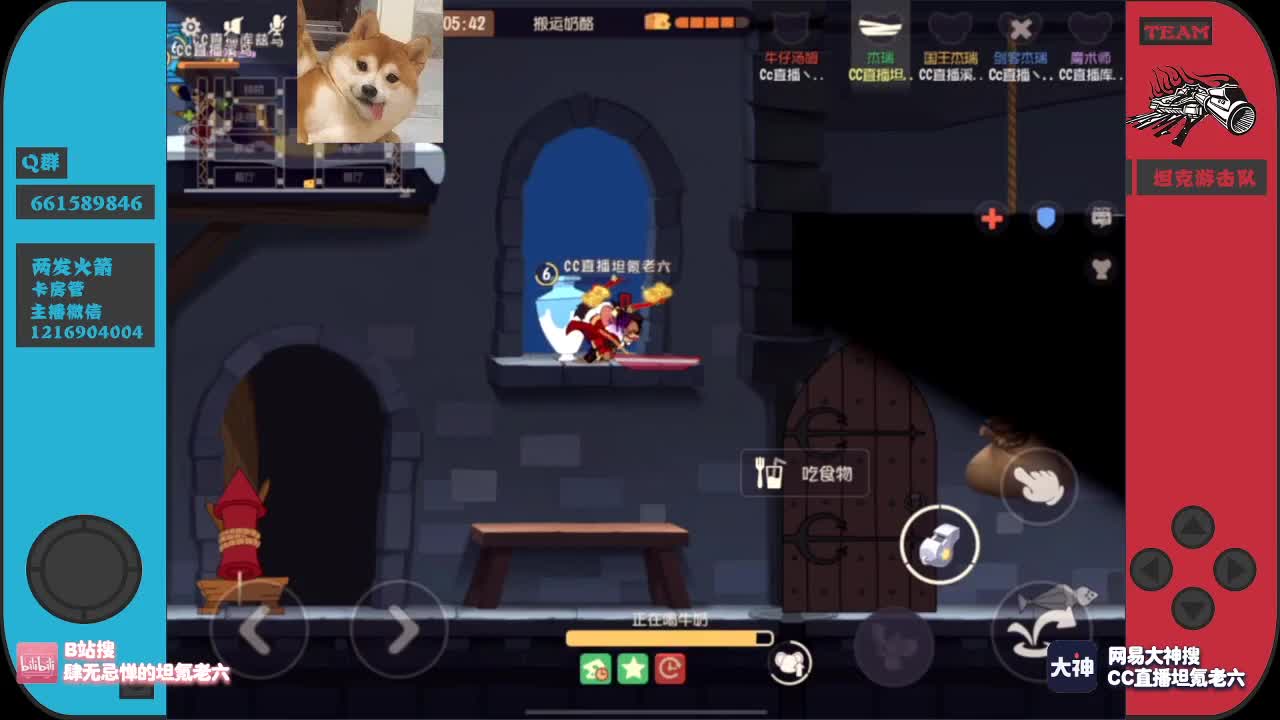The height and width of the screenshot is (720, 1280).
Task: Click the yellow milk-drinking progress bar
Action: point(668,637)
